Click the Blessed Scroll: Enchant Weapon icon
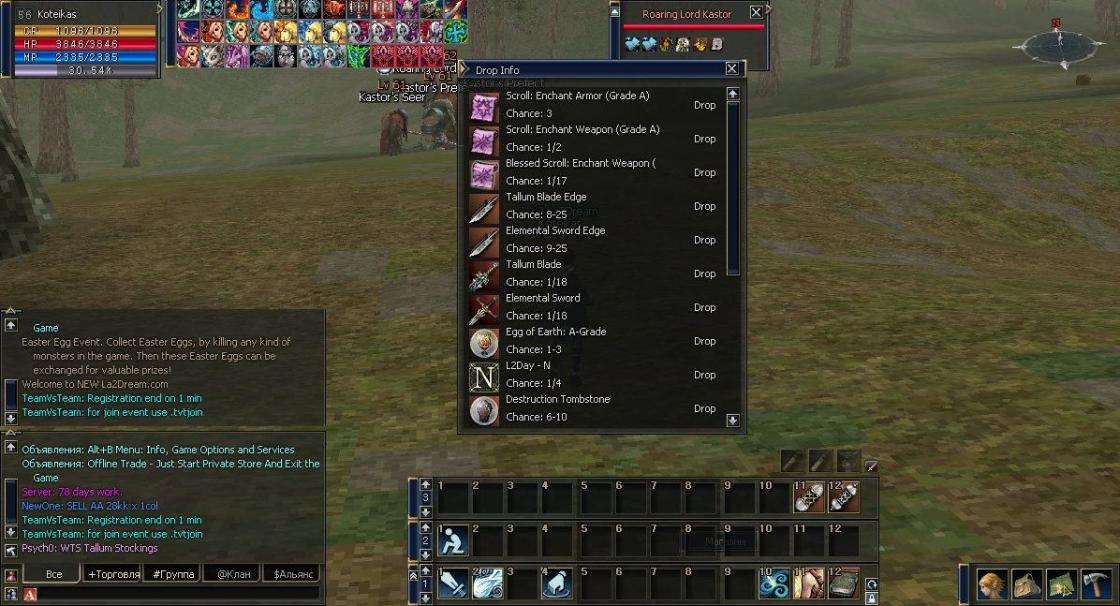The height and width of the screenshot is (606, 1120). [485, 173]
